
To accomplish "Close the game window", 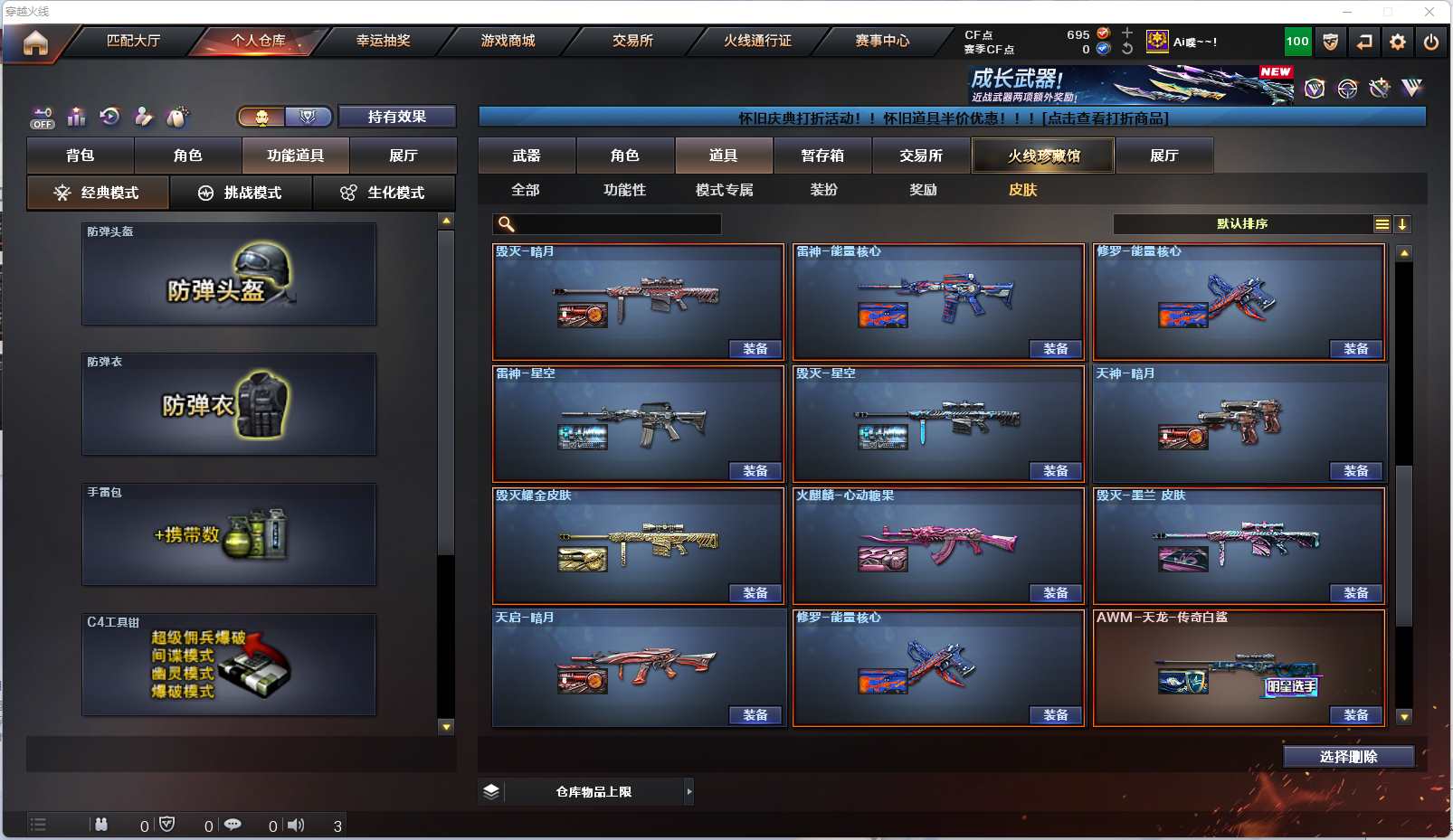I will point(1429,12).
